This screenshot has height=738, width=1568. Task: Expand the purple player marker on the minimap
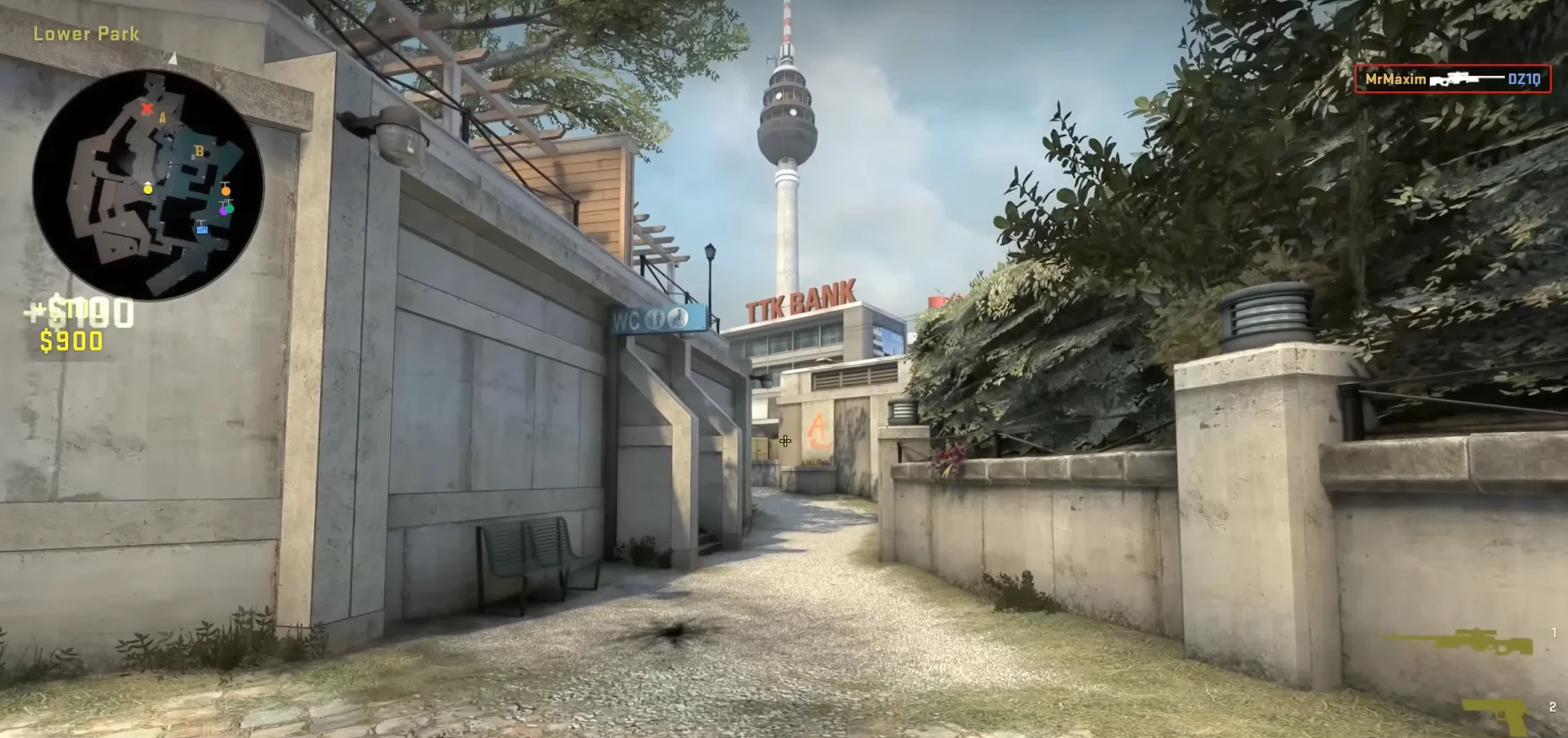[224, 211]
